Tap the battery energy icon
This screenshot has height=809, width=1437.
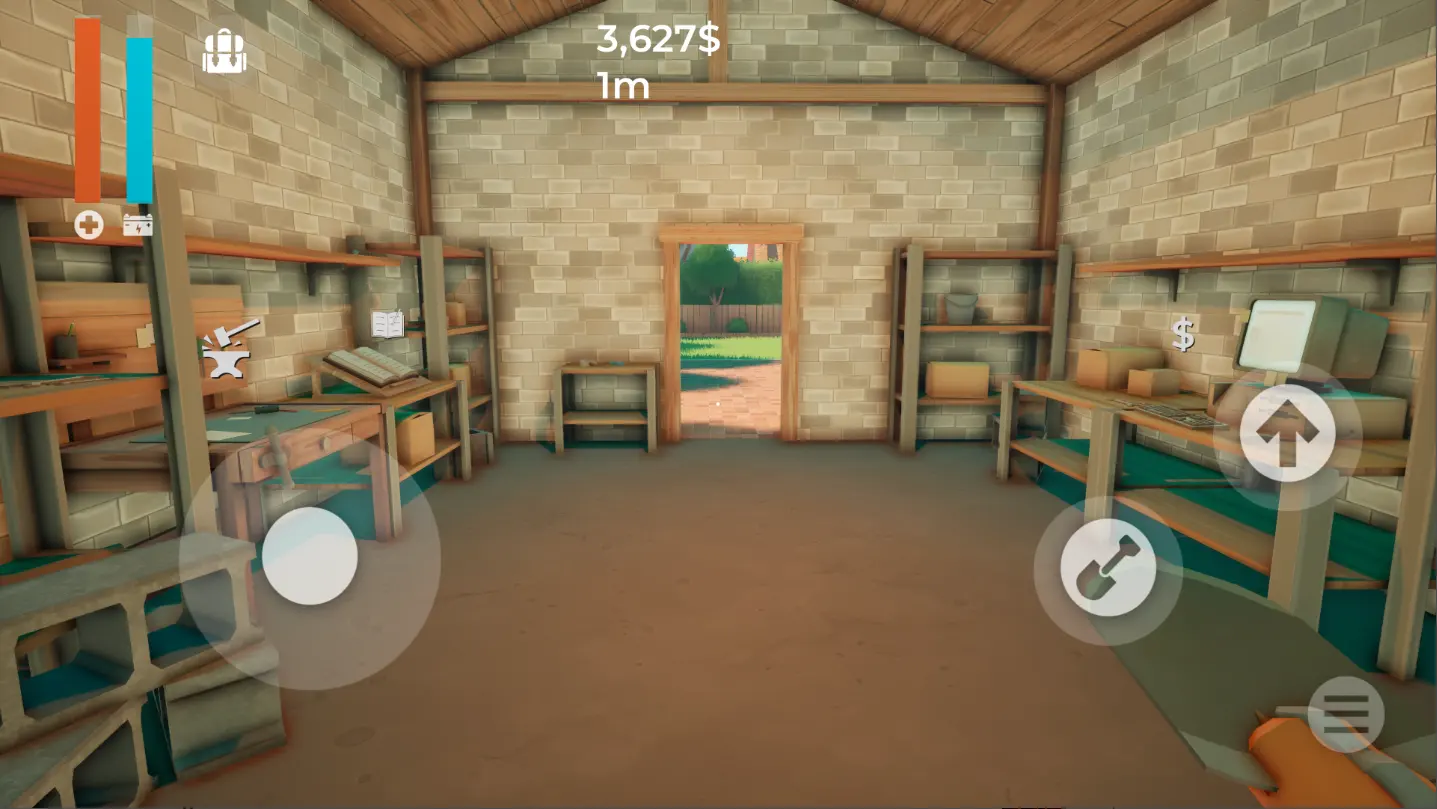[x=138, y=225]
